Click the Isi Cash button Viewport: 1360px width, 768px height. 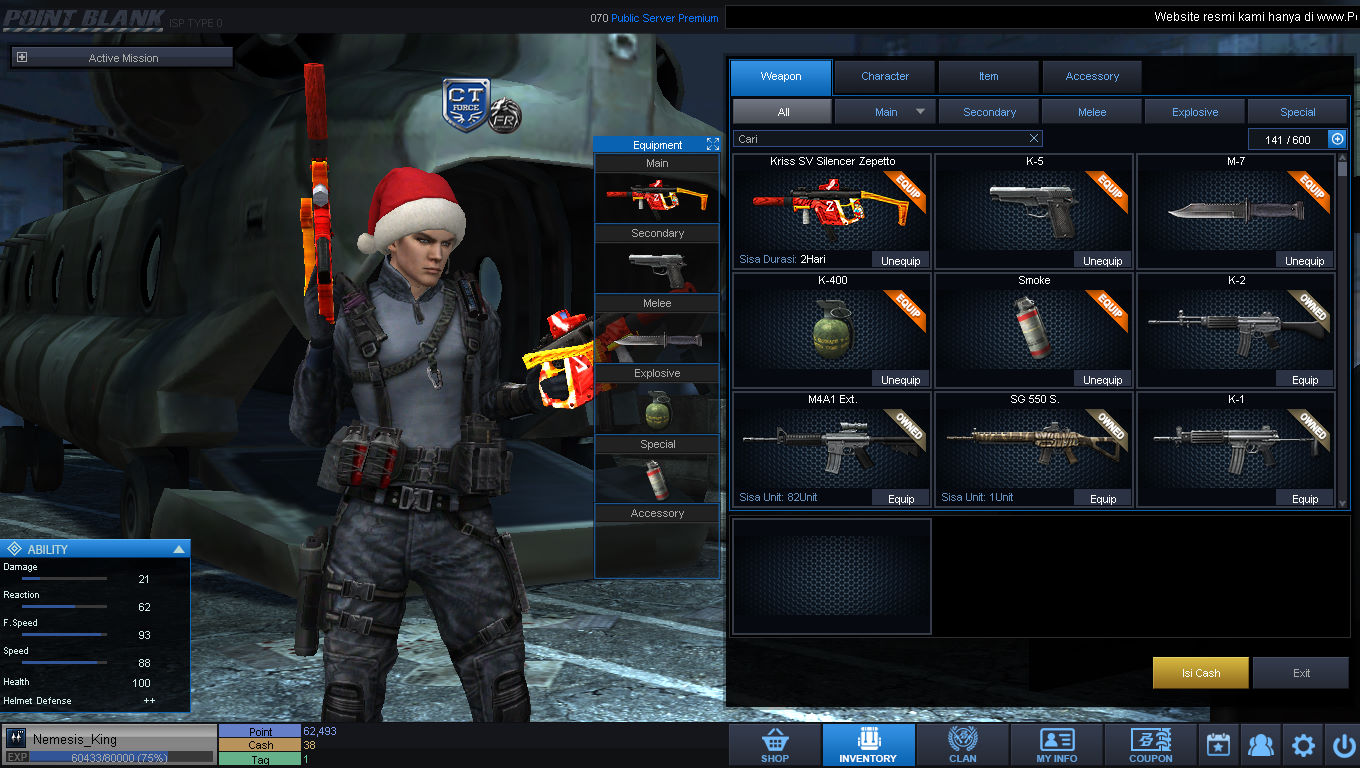(1200, 673)
